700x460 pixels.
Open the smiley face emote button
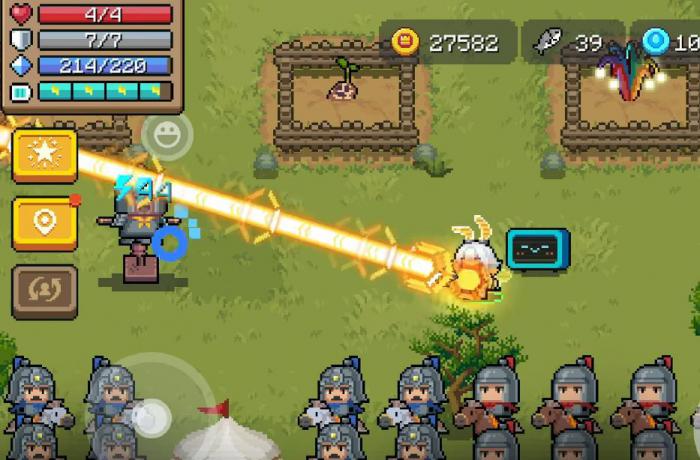(167, 135)
